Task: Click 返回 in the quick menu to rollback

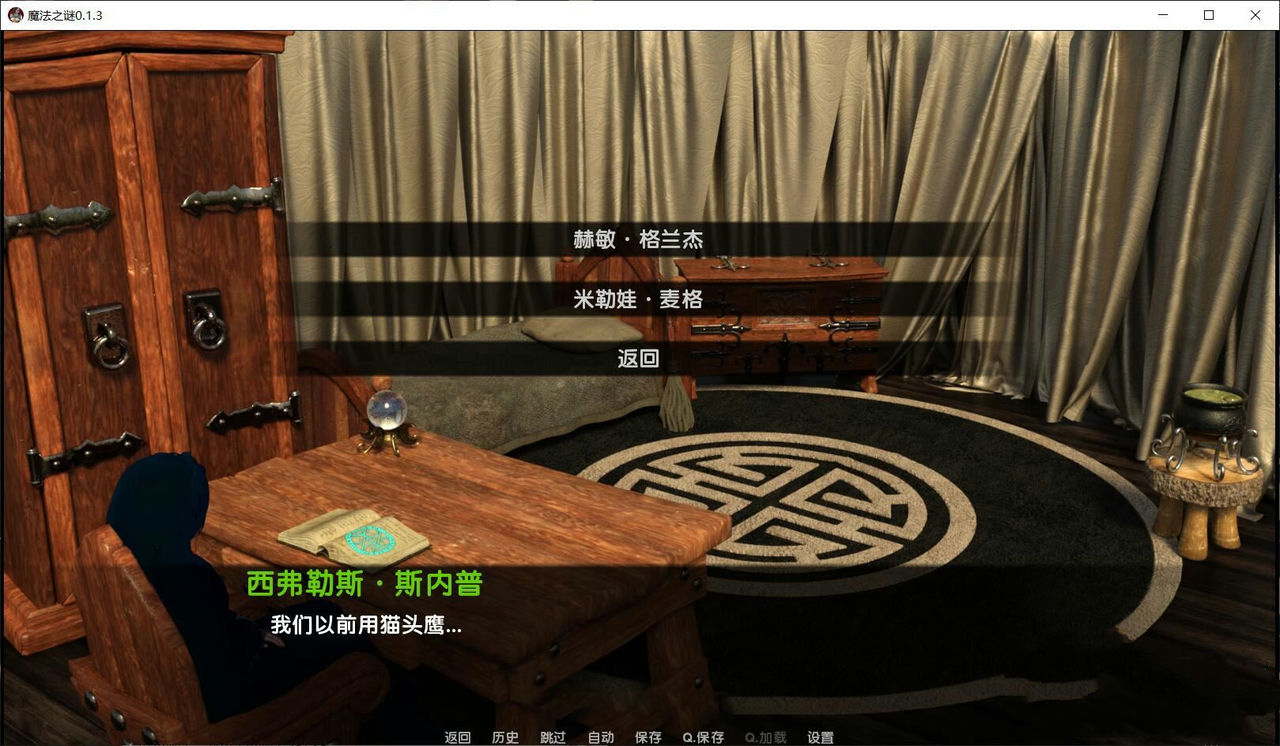Action: (x=456, y=737)
